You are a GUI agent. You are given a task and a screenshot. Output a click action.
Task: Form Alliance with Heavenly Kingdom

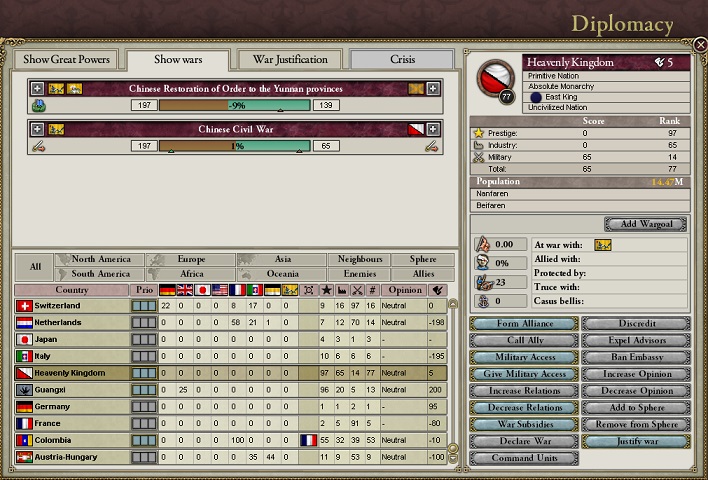tap(524, 324)
